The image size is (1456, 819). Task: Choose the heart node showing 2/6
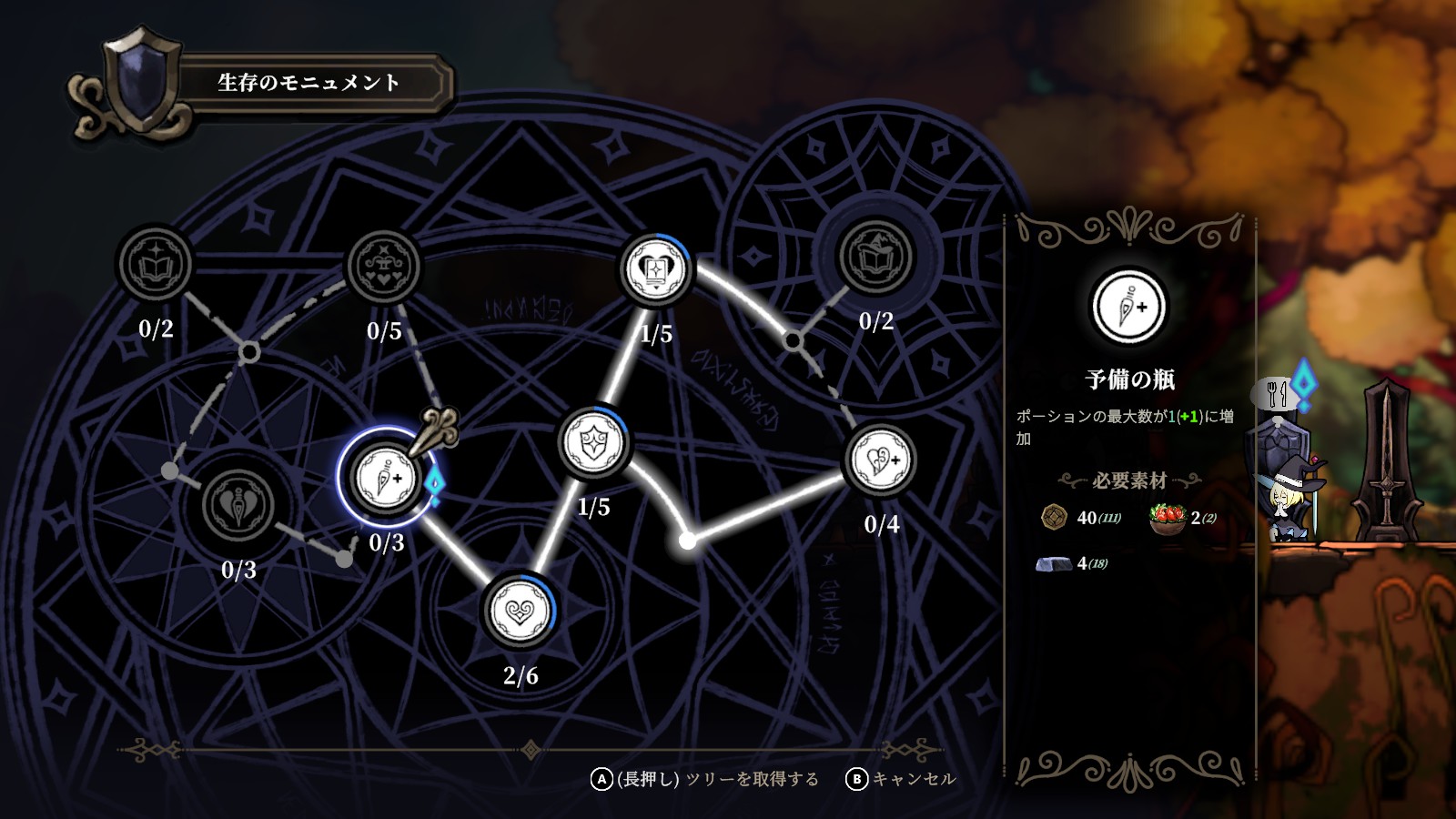tap(519, 610)
